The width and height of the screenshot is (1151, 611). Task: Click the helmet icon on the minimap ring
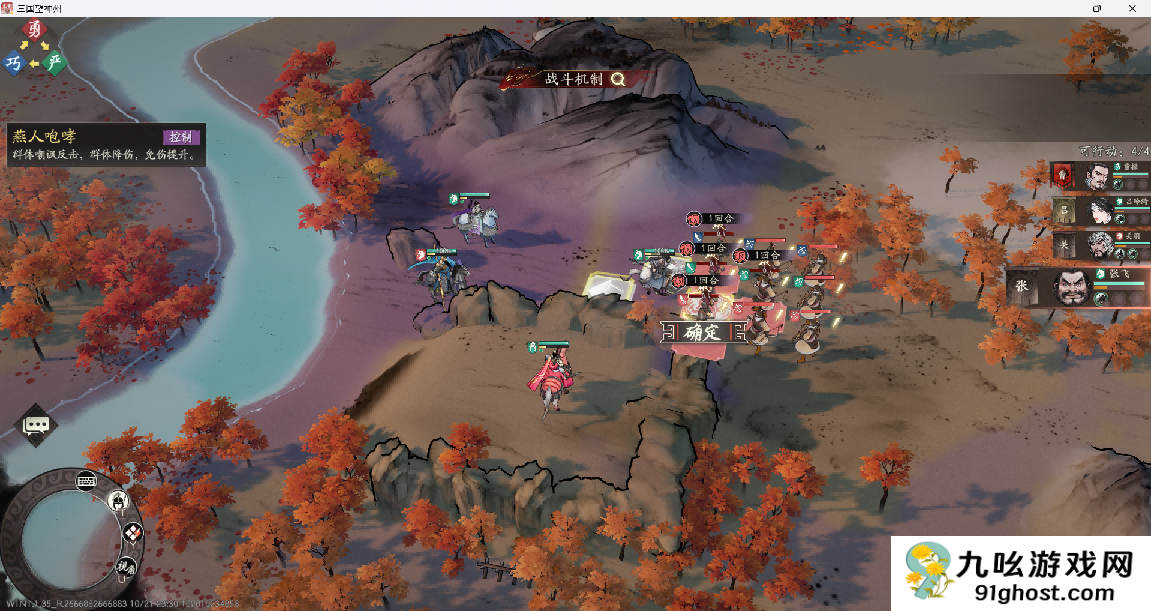[117, 500]
